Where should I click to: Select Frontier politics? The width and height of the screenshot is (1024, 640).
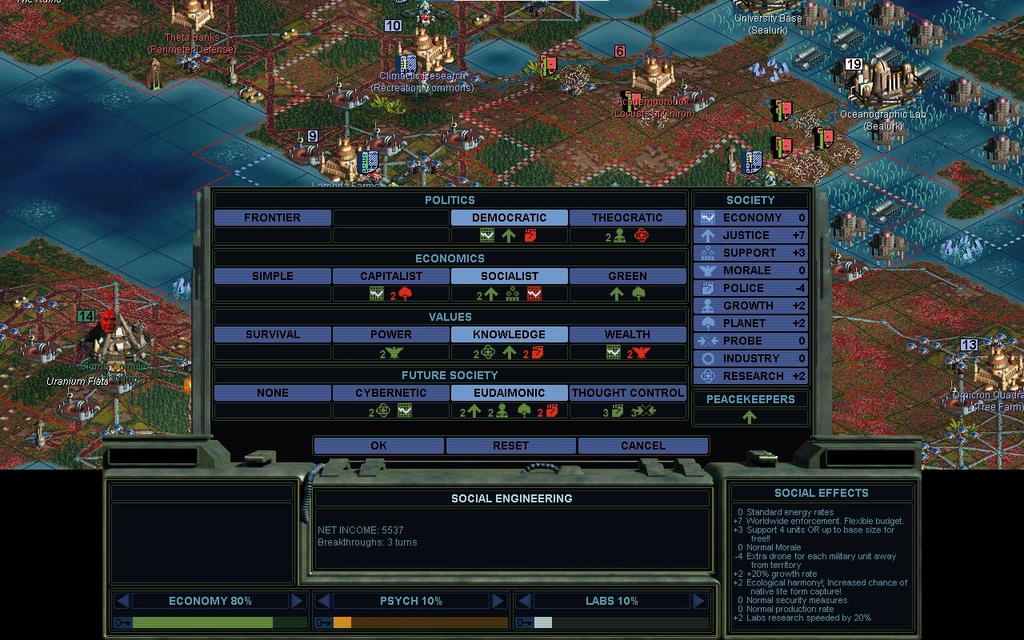(x=272, y=217)
